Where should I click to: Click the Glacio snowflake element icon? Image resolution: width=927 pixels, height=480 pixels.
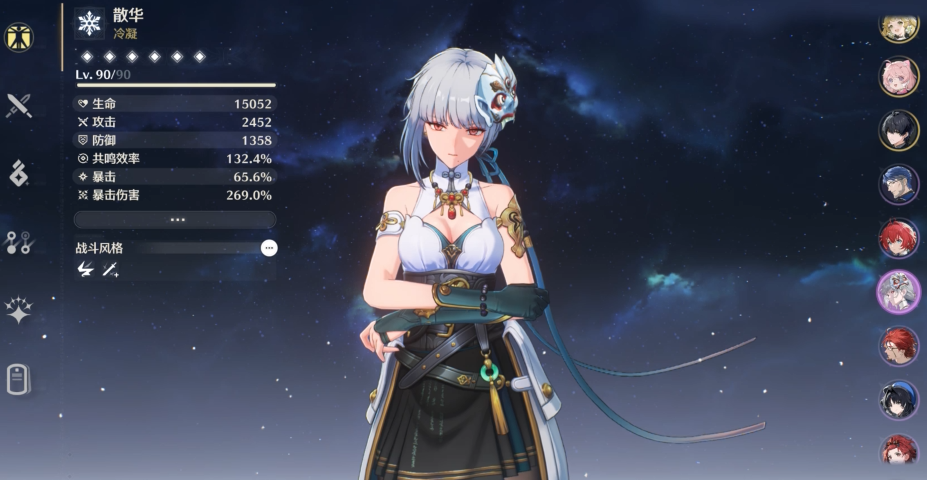[x=90, y=24]
